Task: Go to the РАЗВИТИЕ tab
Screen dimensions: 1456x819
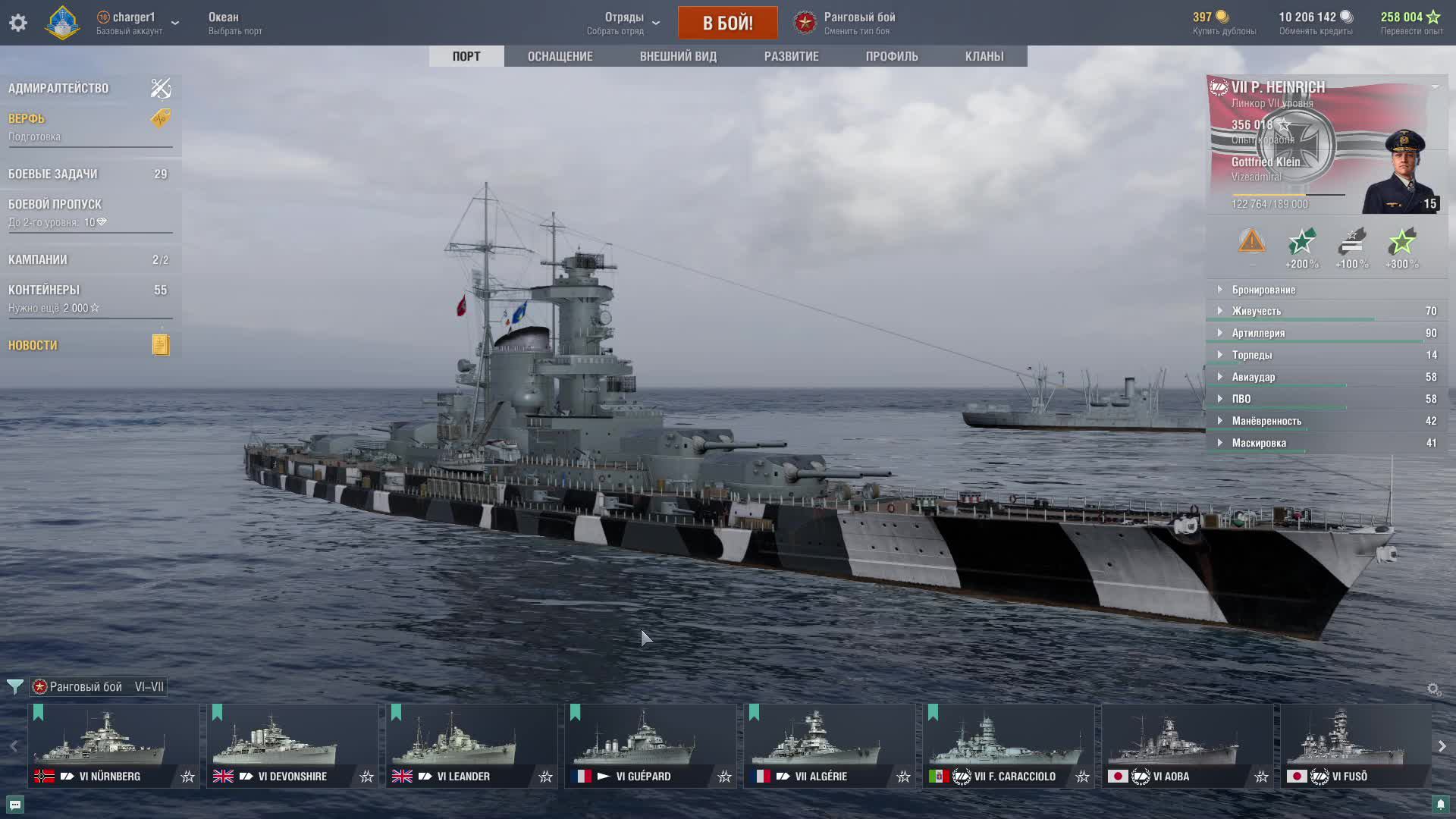Action: (x=791, y=56)
